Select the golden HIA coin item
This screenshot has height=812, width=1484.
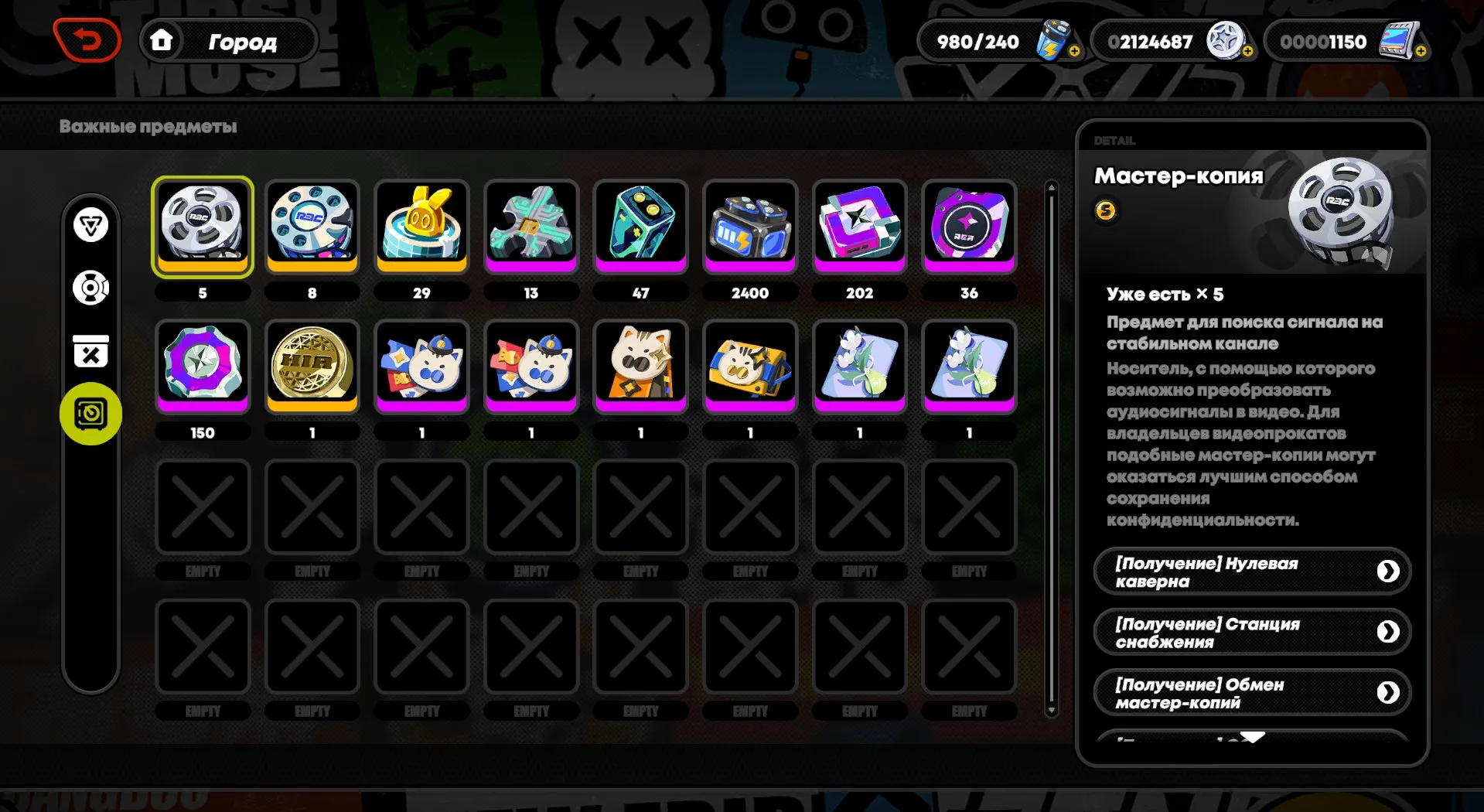click(312, 367)
